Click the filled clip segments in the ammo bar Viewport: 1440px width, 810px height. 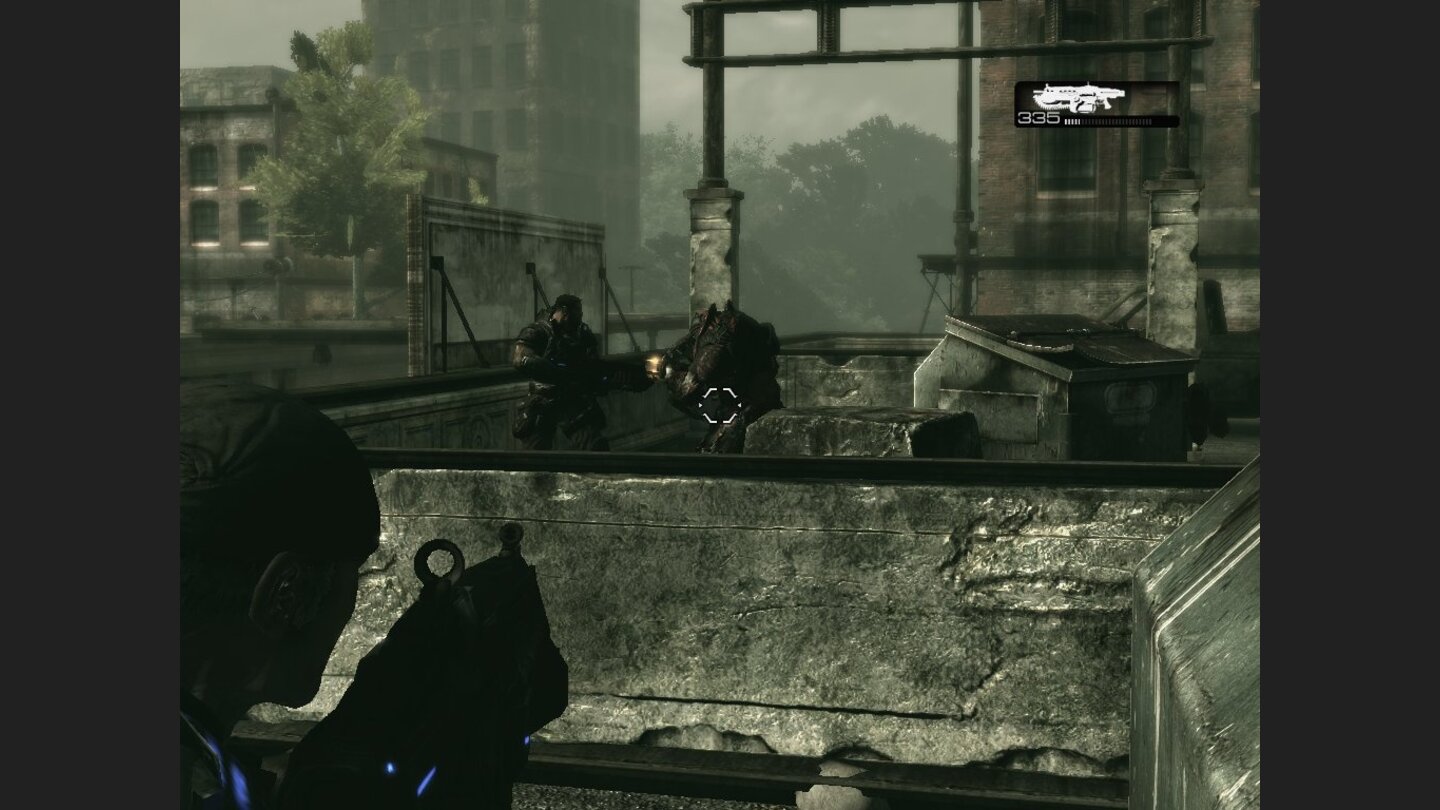[x=1072, y=120]
